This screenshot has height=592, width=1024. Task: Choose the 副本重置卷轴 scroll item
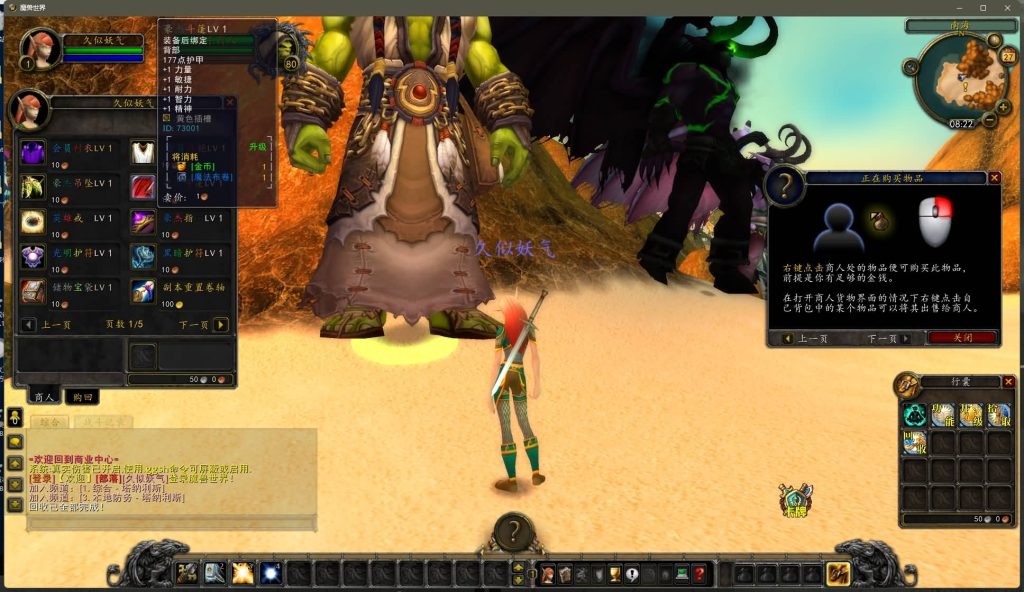[x=143, y=291]
